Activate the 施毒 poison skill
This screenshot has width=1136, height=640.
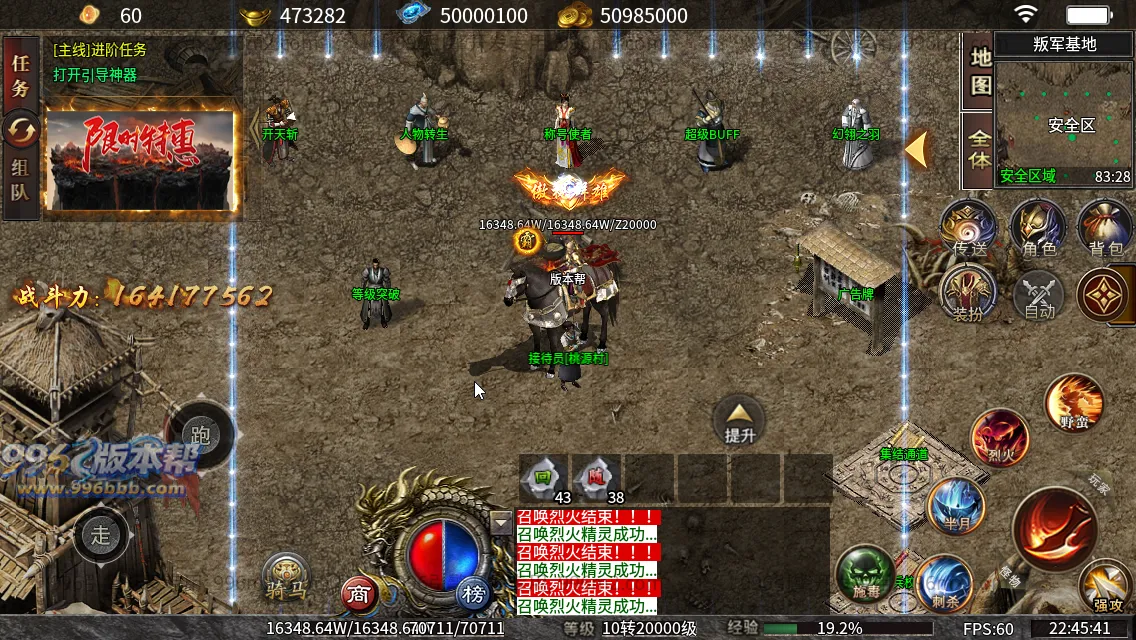coord(864,573)
